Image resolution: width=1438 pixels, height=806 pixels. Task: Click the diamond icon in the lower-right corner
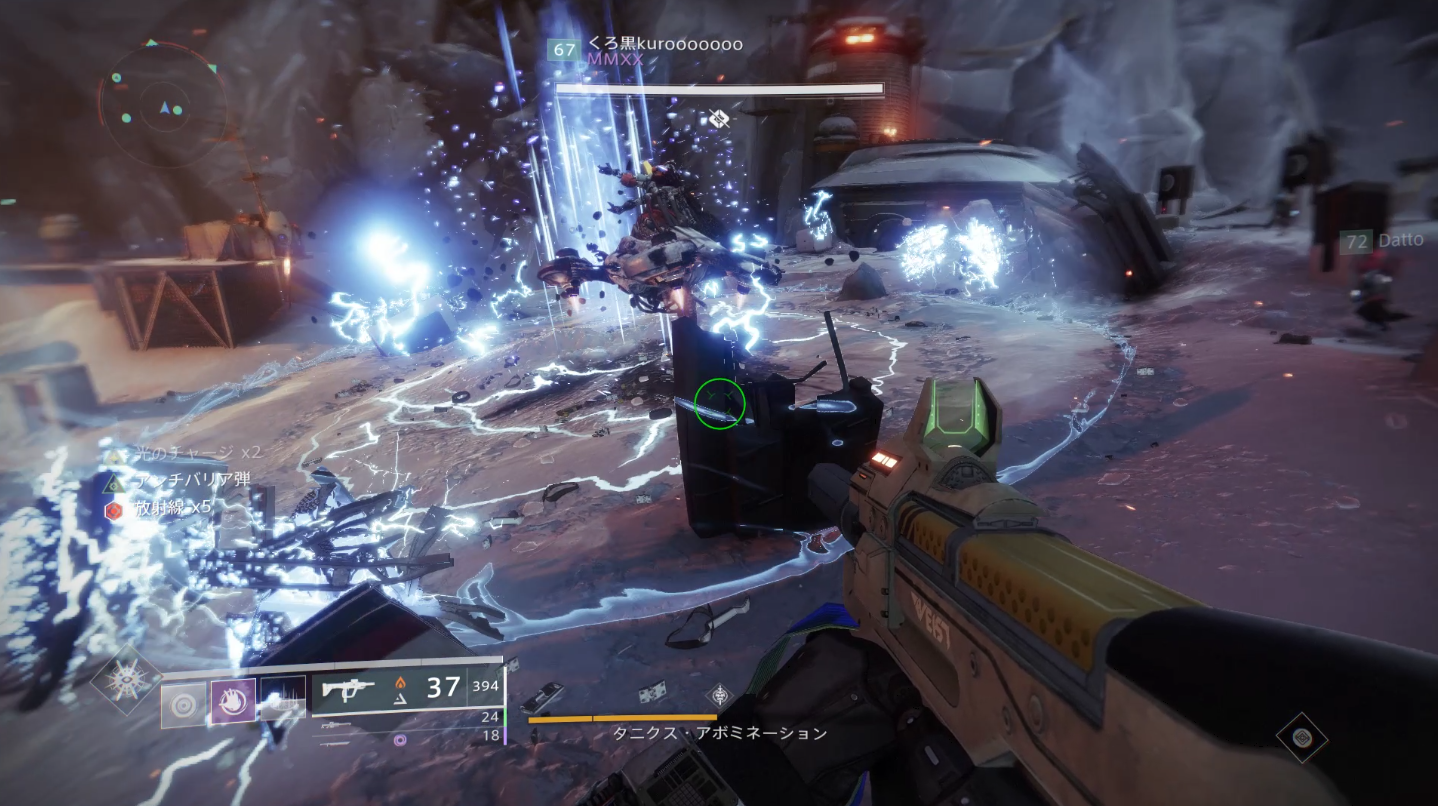pos(1301,738)
